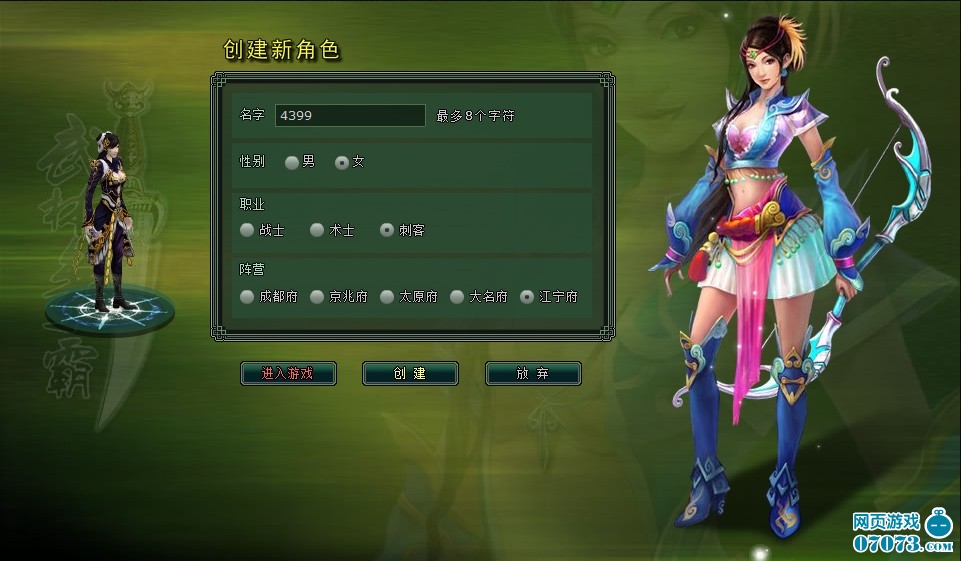
Task: Click the character name input field
Action: click(x=350, y=116)
